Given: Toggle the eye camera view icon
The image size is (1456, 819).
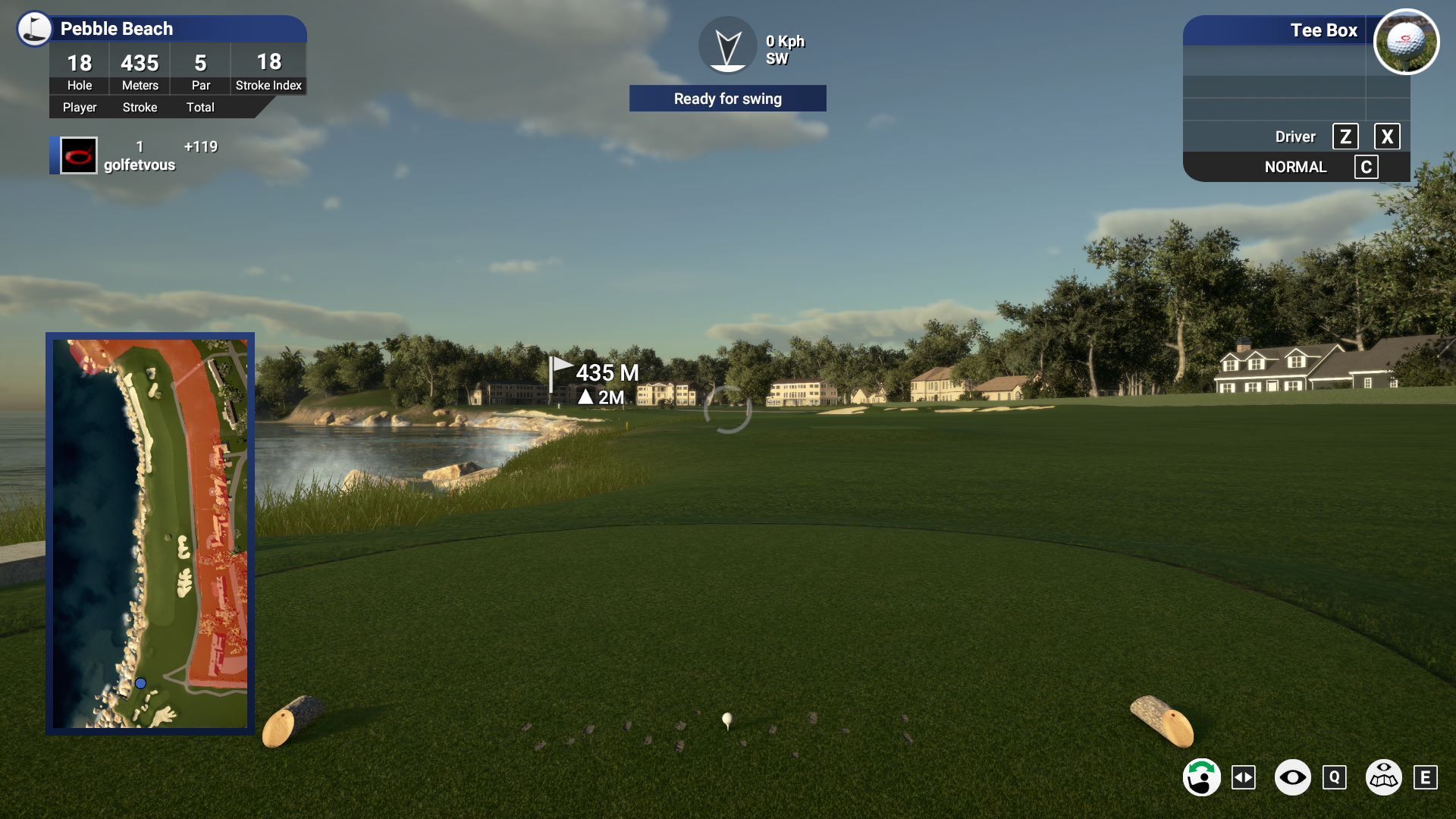Looking at the screenshot, I should (1292, 777).
